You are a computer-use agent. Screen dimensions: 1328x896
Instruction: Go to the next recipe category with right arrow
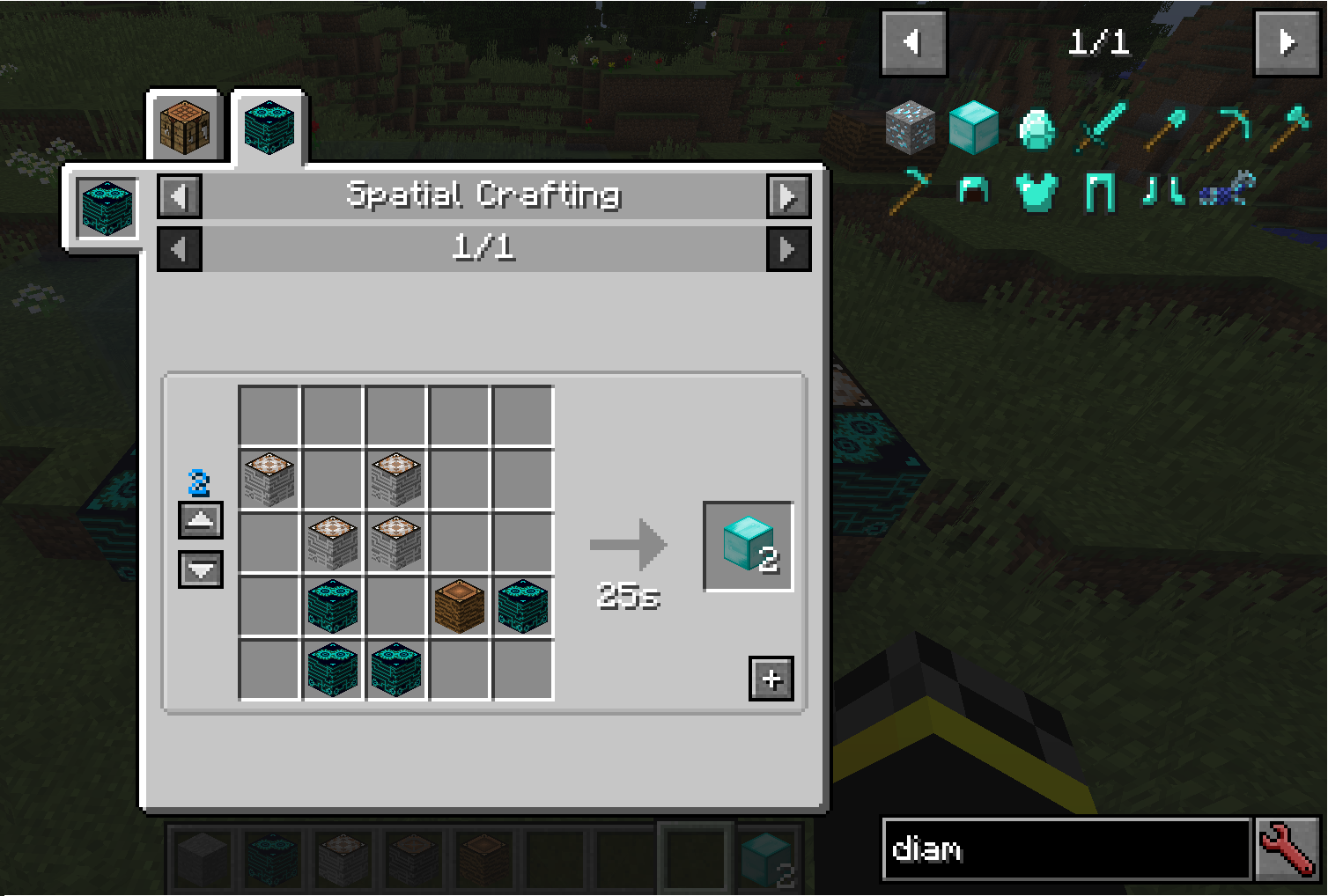click(x=788, y=196)
